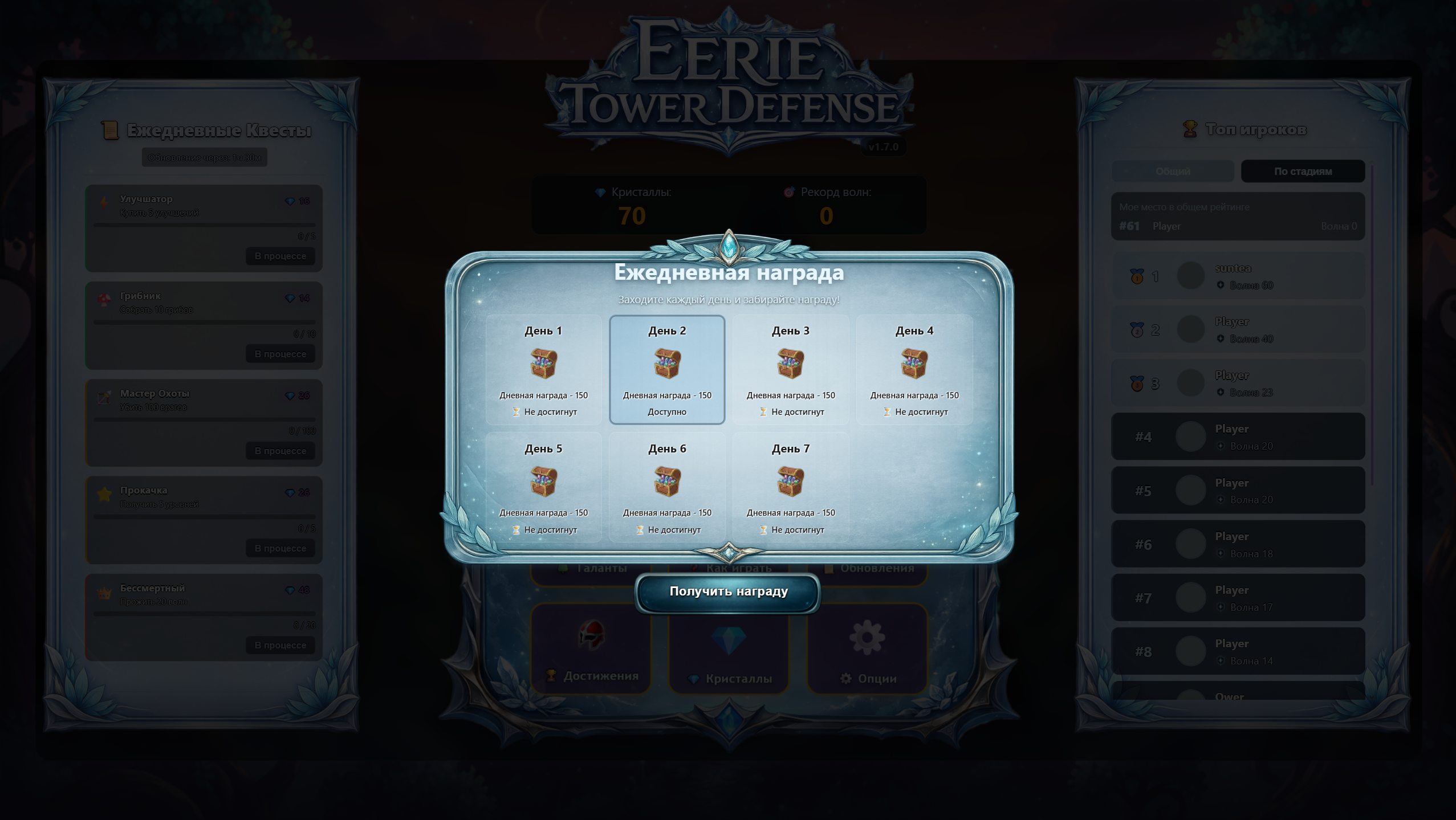This screenshot has width=1456, height=820.
Task: Click the gold medal icon next to suntea
Action: (1136, 276)
